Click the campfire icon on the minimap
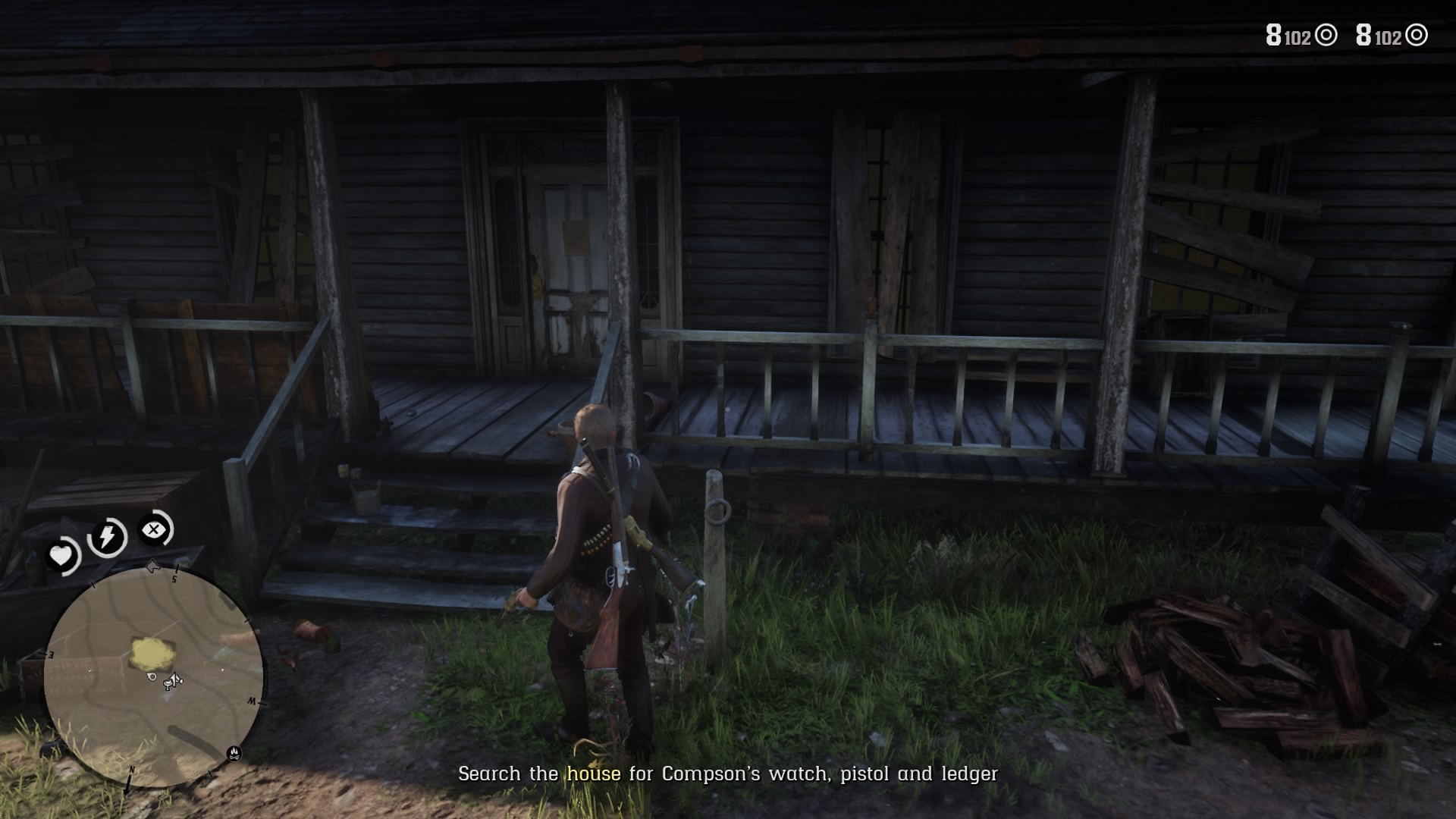Viewport: 1456px width, 819px height. 234,754
